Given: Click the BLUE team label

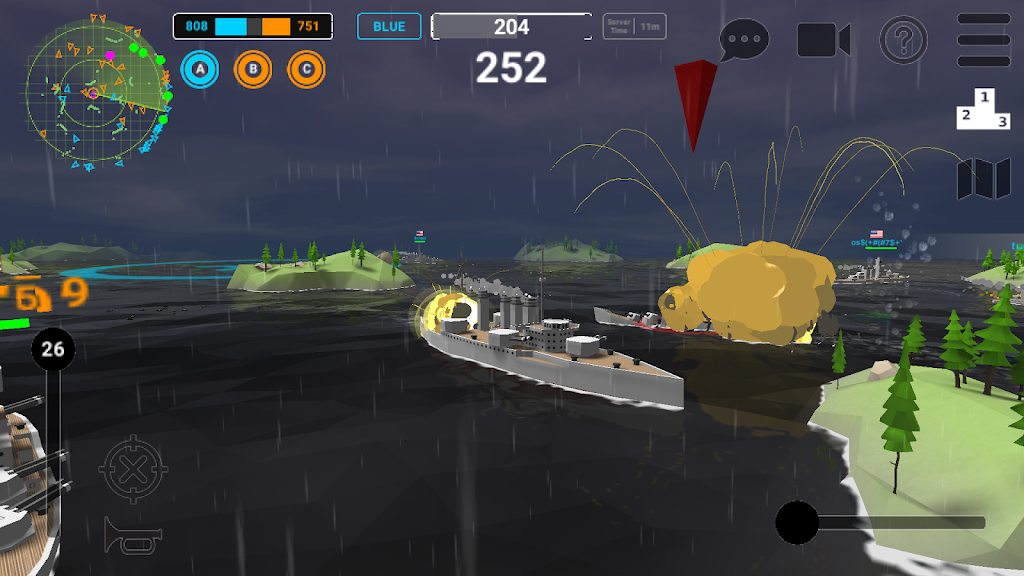Looking at the screenshot, I should tap(389, 26).
